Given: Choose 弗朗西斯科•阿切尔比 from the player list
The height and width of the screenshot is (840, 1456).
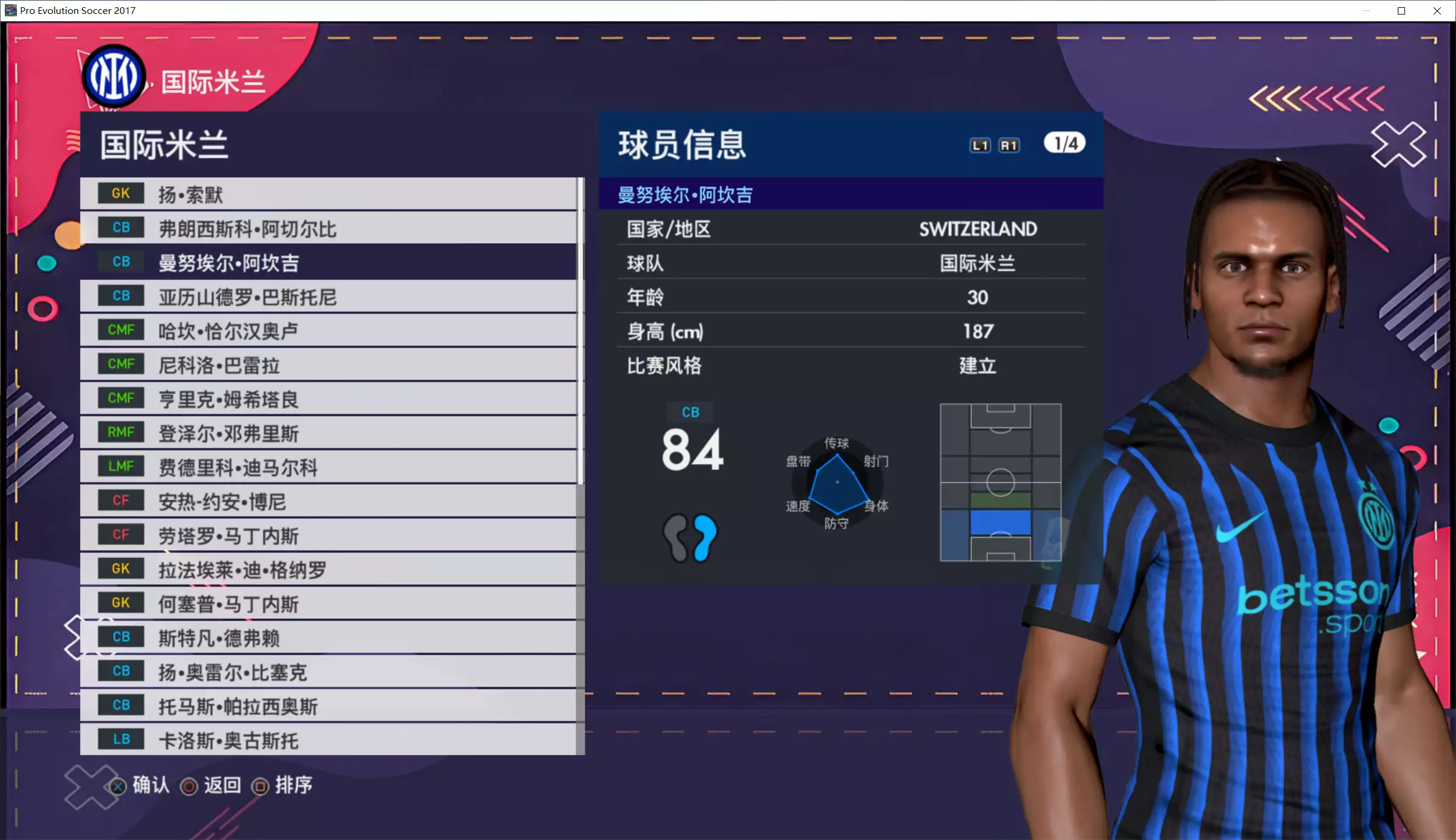Looking at the screenshot, I should click(x=327, y=228).
